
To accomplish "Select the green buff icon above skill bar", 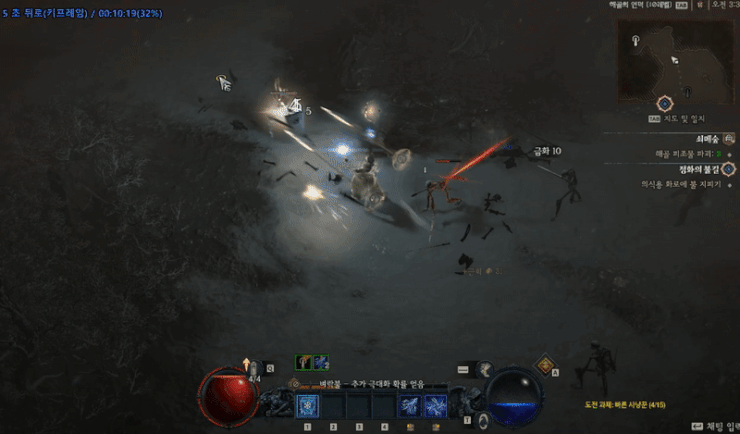I will click(303, 362).
